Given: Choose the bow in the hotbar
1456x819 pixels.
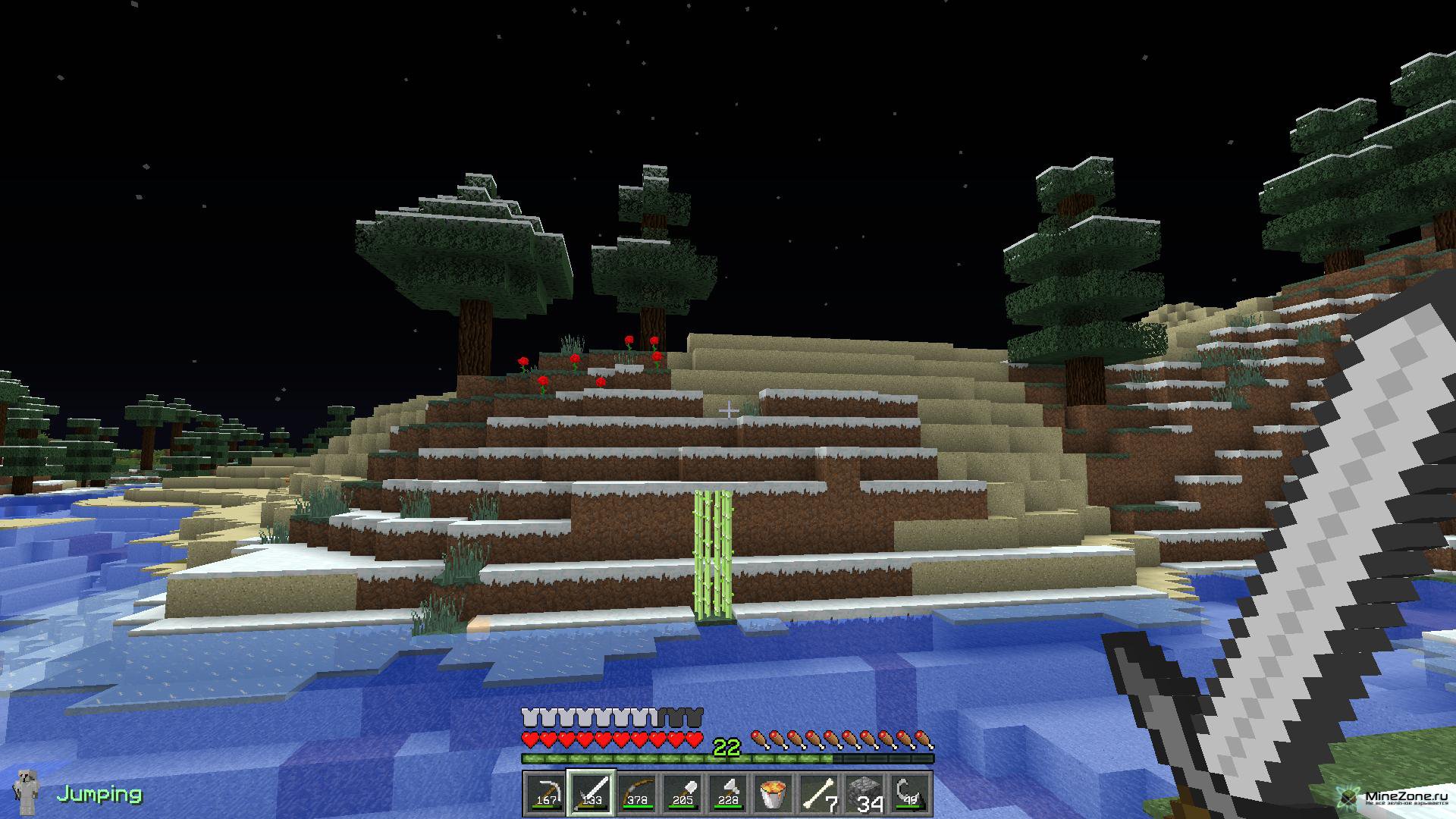Looking at the screenshot, I should (636, 793).
